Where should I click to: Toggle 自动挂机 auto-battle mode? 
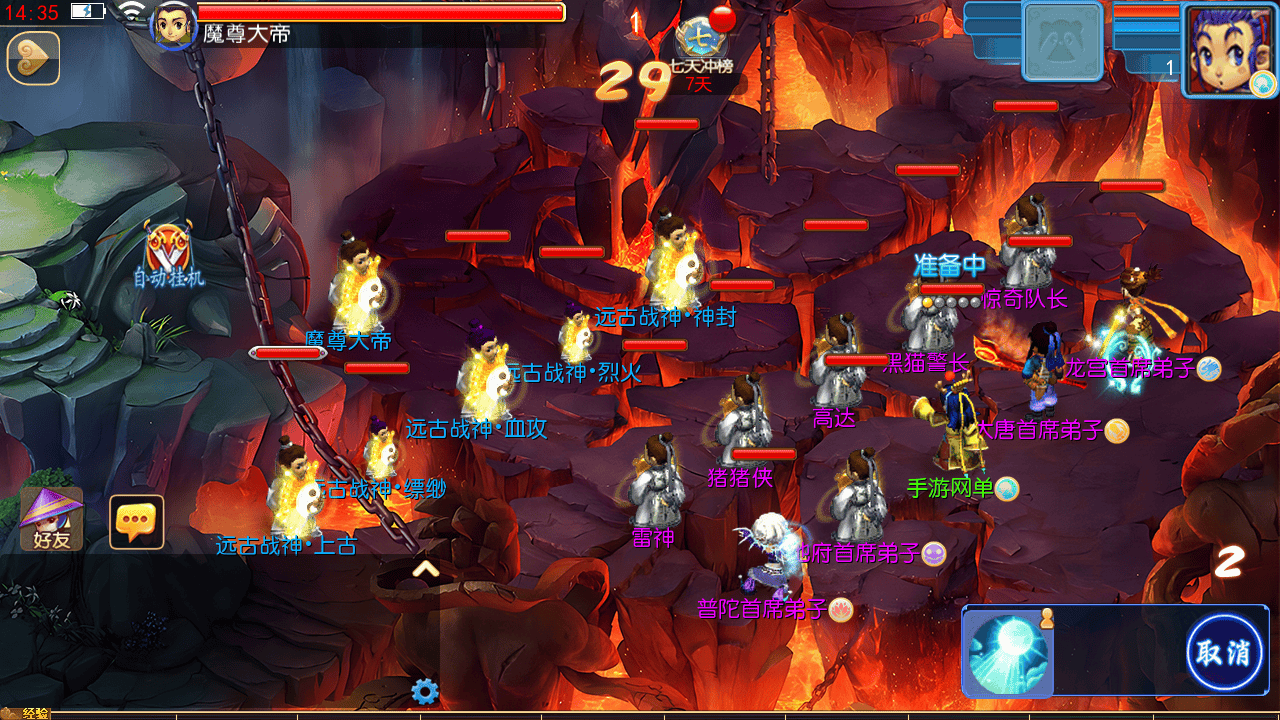coord(168,255)
